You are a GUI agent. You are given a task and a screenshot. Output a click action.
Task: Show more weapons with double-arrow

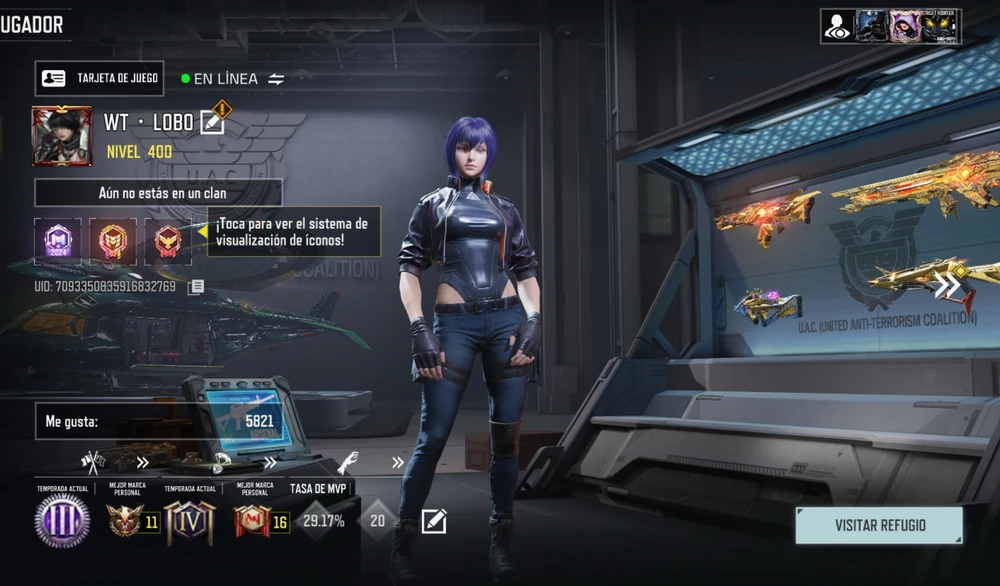coord(947,287)
